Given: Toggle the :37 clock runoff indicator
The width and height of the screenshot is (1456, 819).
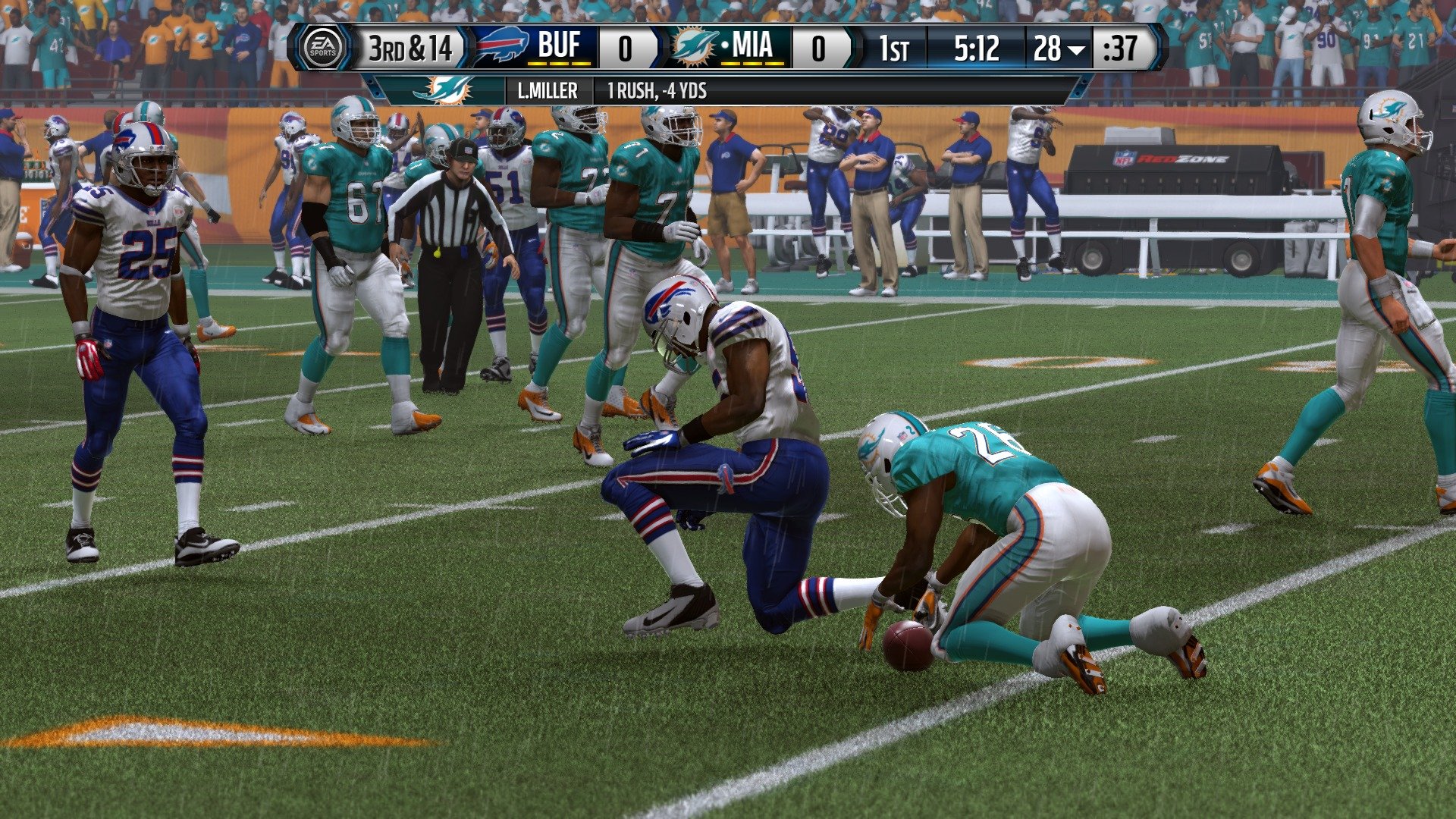Looking at the screenshot, I should click(1123, 47).
